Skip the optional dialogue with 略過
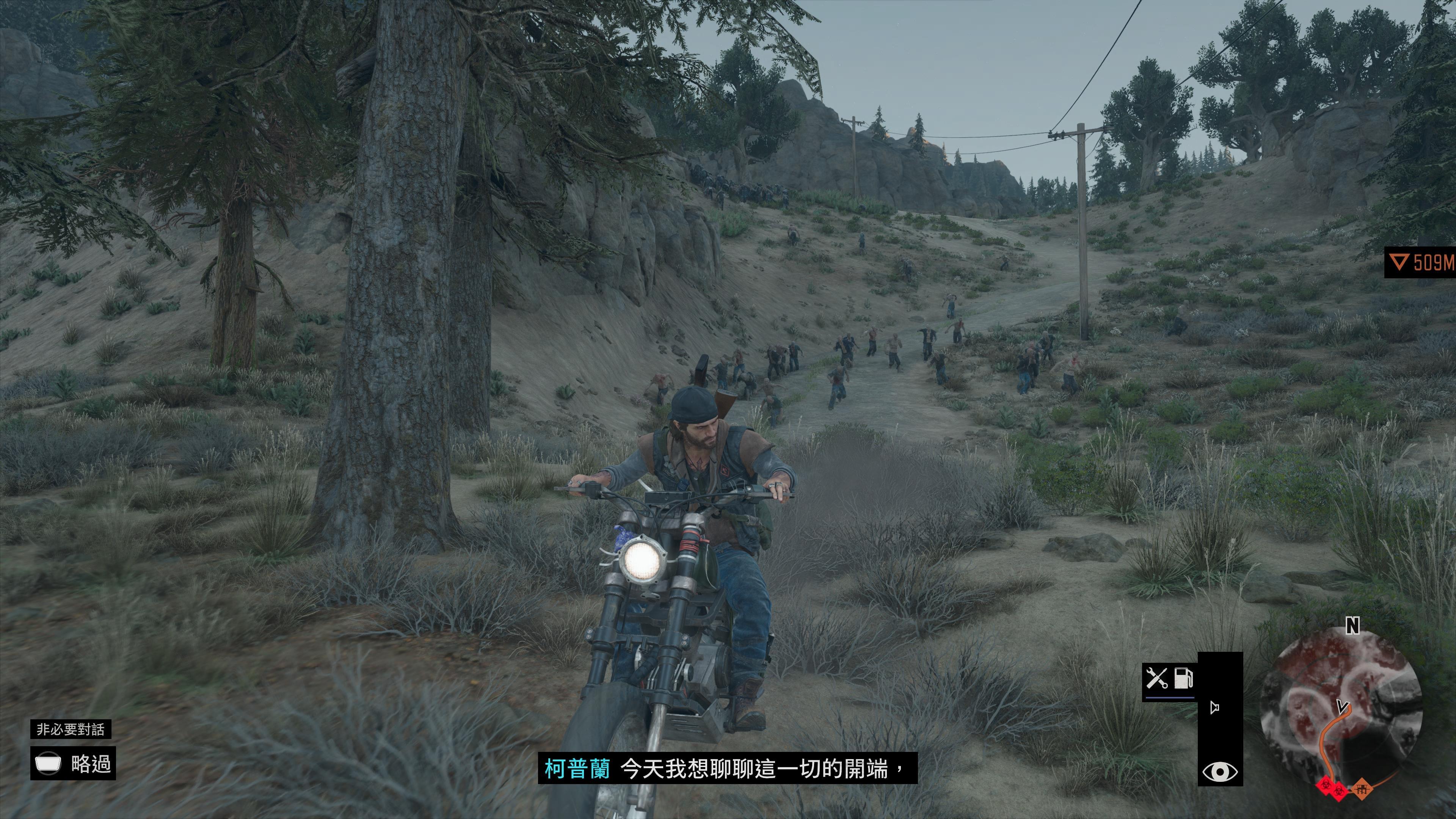The width and height of the screenshot is (1456, 819). pos(73,764)
